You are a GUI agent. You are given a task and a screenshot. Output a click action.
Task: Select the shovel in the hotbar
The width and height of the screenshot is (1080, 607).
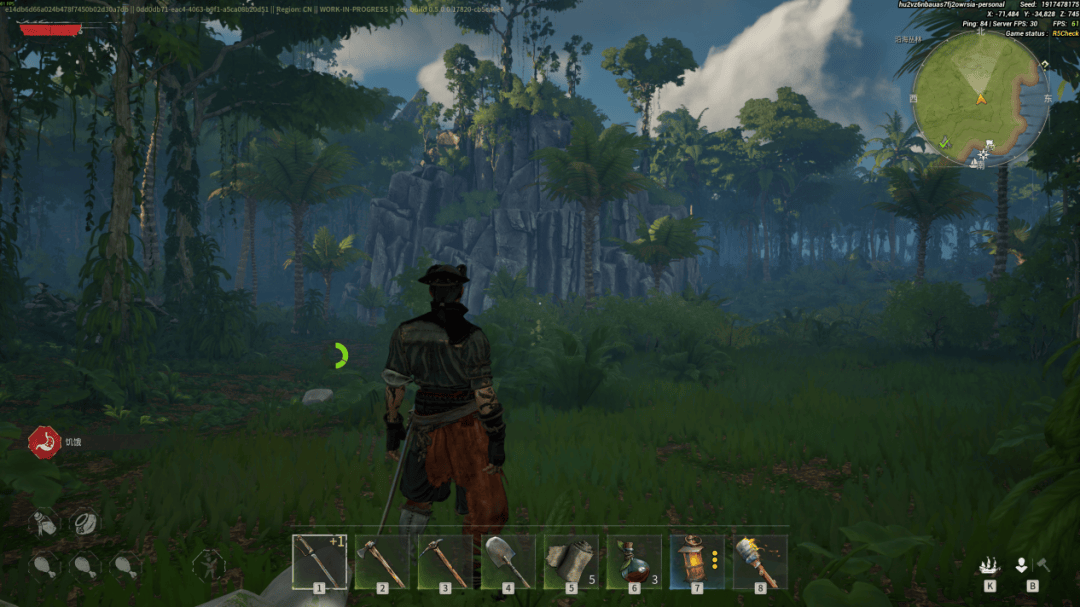tap(509, 561)
